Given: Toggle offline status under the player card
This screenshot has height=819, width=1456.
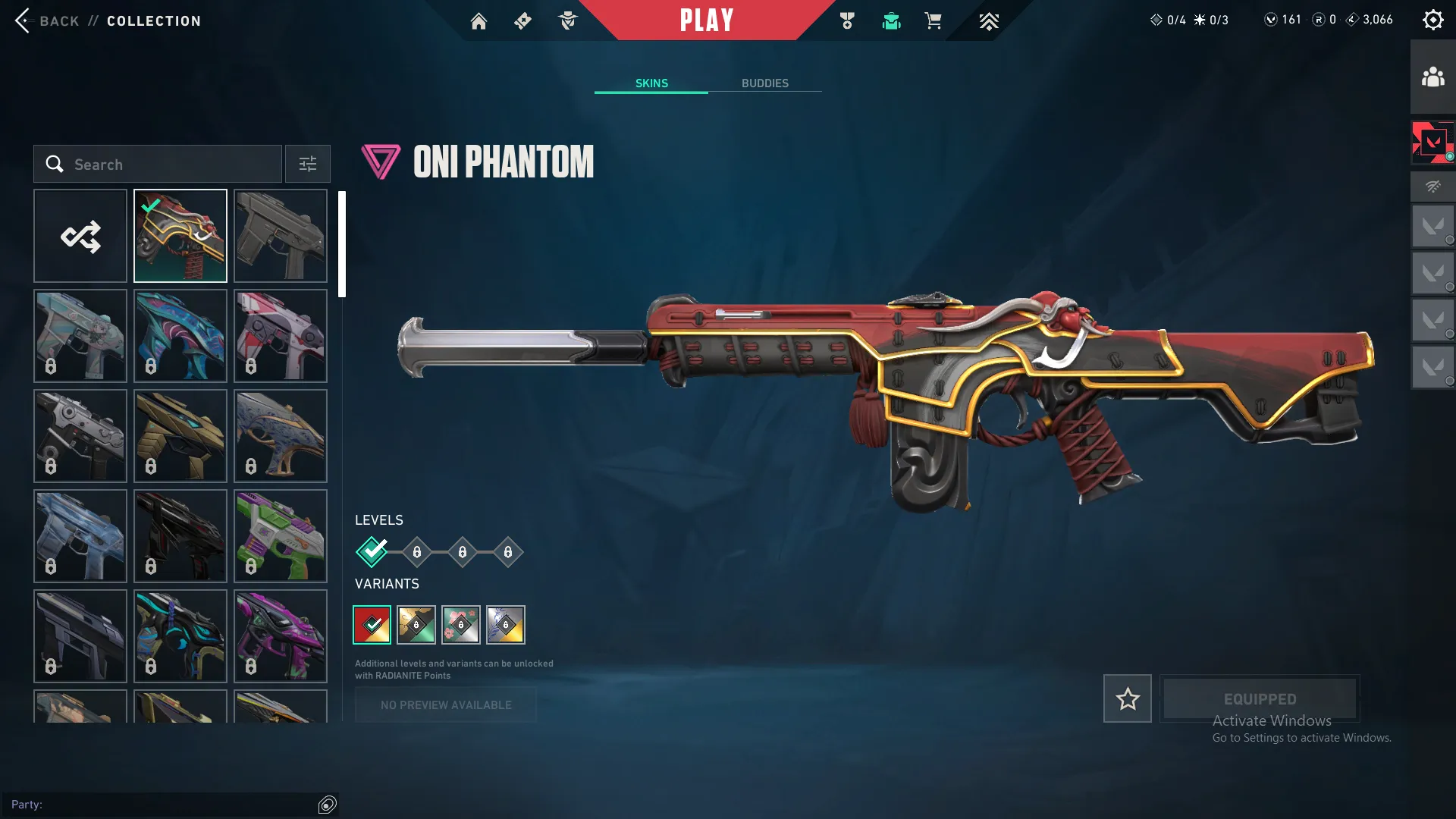Looking at the screenshot, I should [x=1432, y=187].
